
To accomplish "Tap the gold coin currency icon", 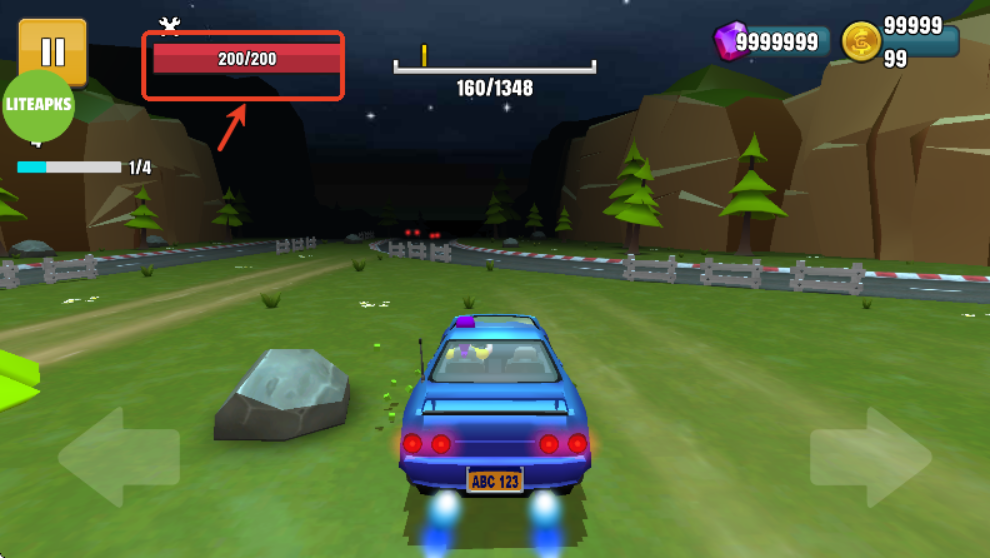I will coord(860,42).
